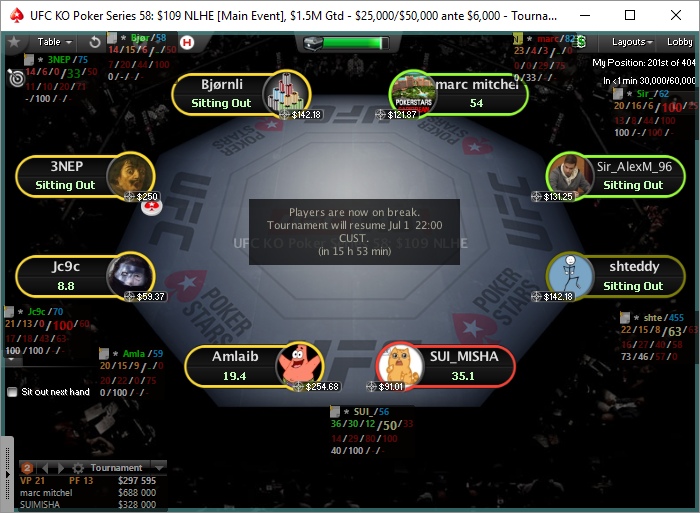Click the star favorite icon in toolbar

tap(14, 42)
